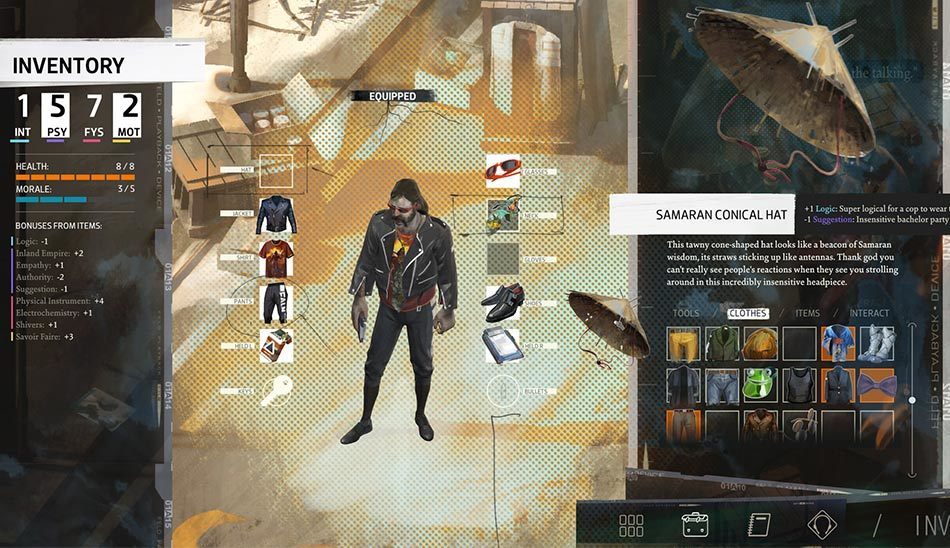Click the keys slot with the white key

click(277, 389)
